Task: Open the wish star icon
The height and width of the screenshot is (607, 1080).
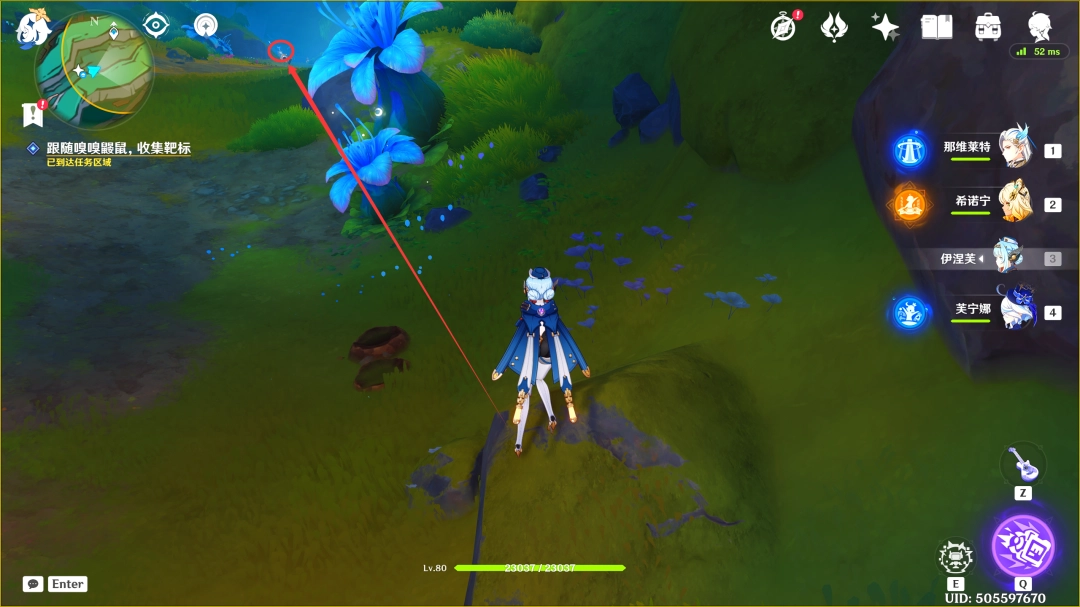Action: pos(885,27)
